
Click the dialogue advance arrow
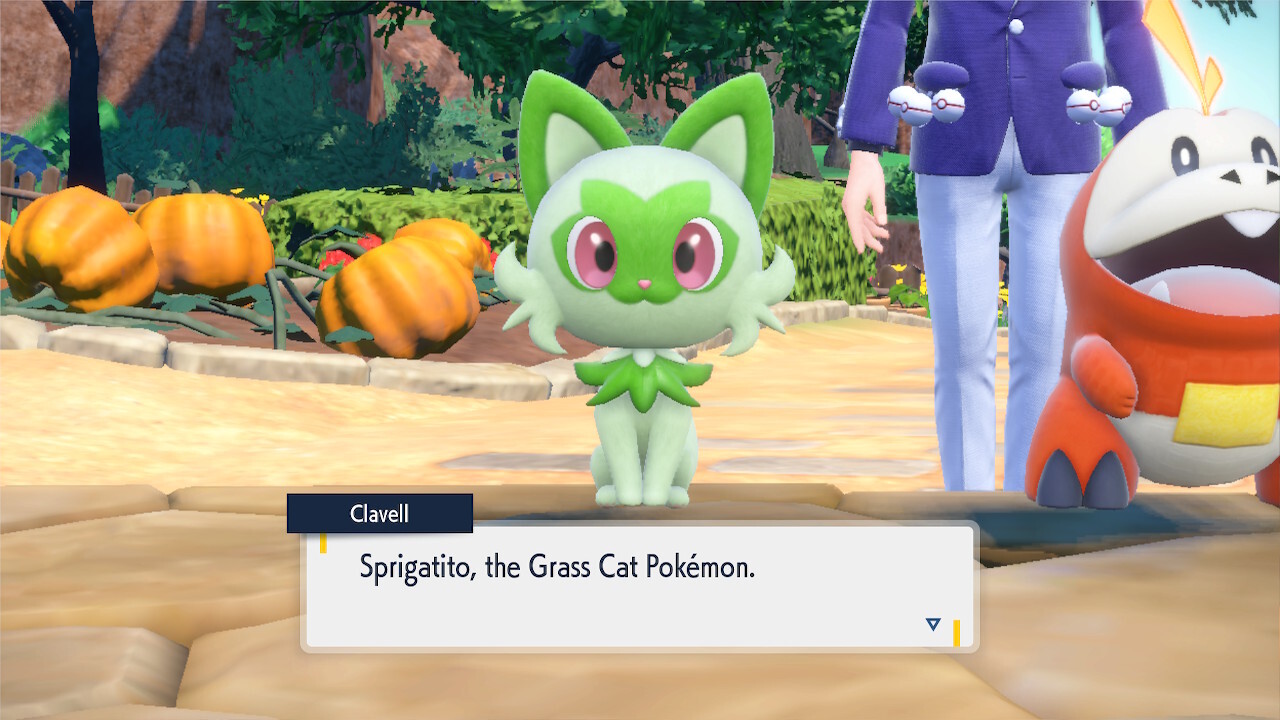coord(931,622)
